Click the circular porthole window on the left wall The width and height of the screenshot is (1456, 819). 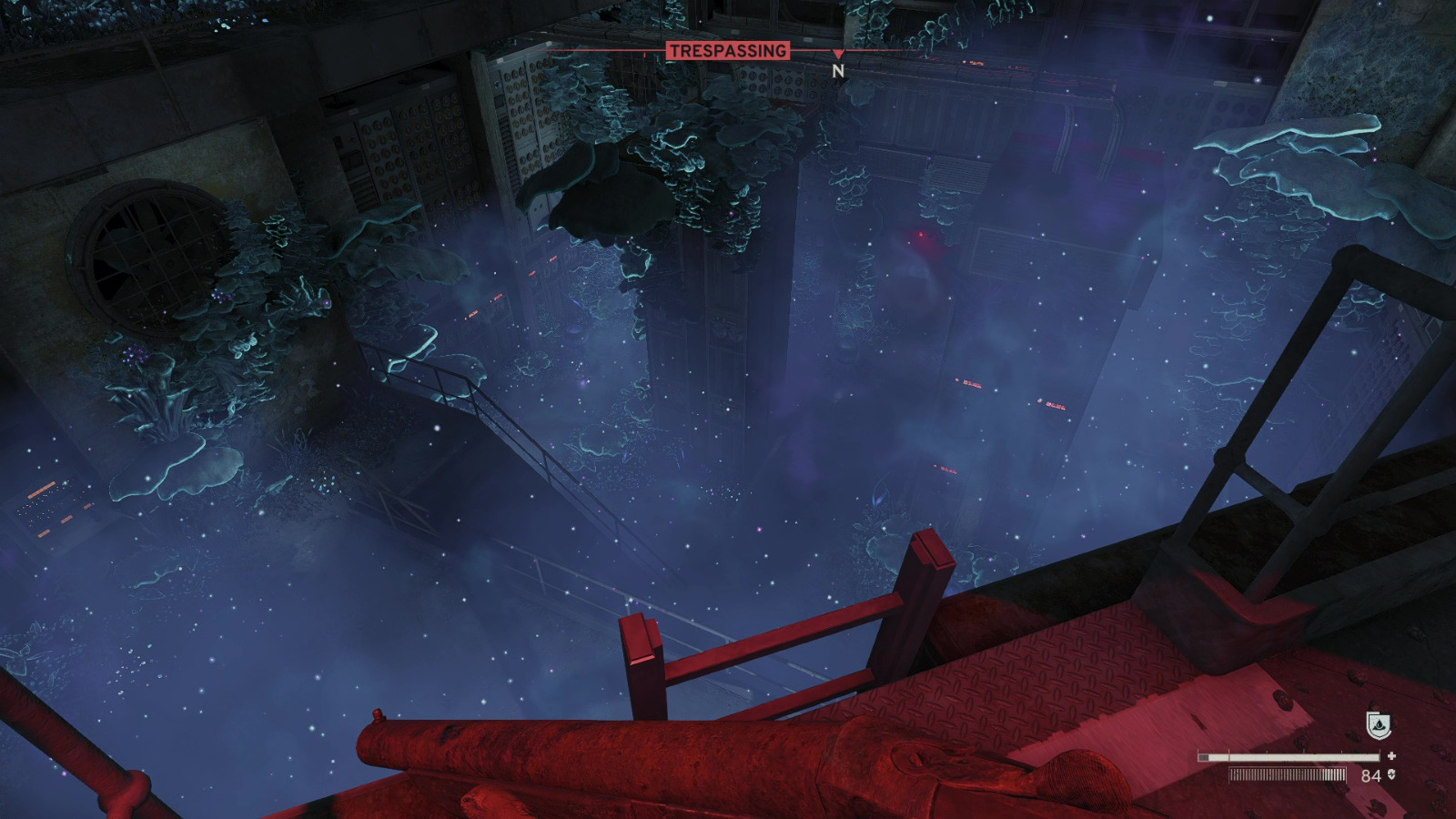click(x=146, y=250)
